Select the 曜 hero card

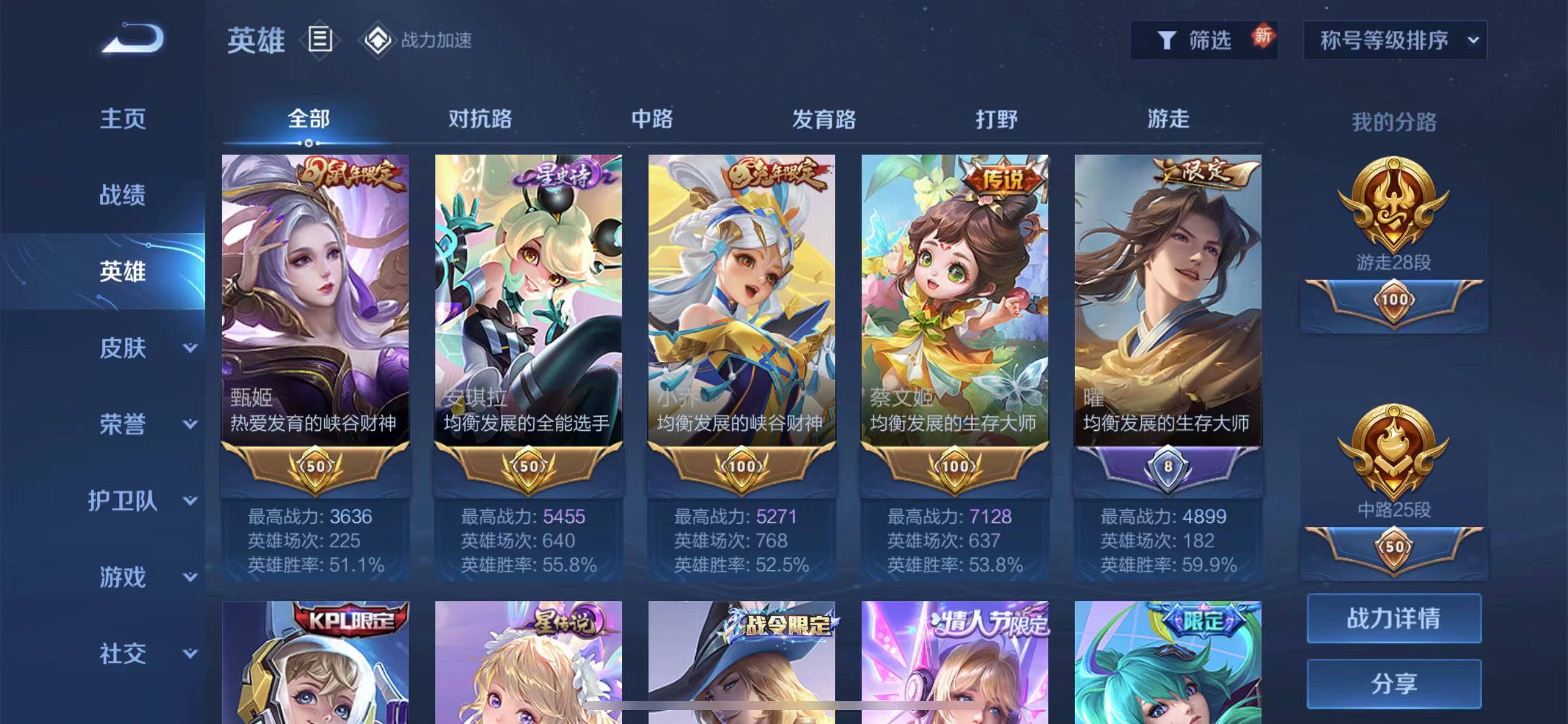1167,304
